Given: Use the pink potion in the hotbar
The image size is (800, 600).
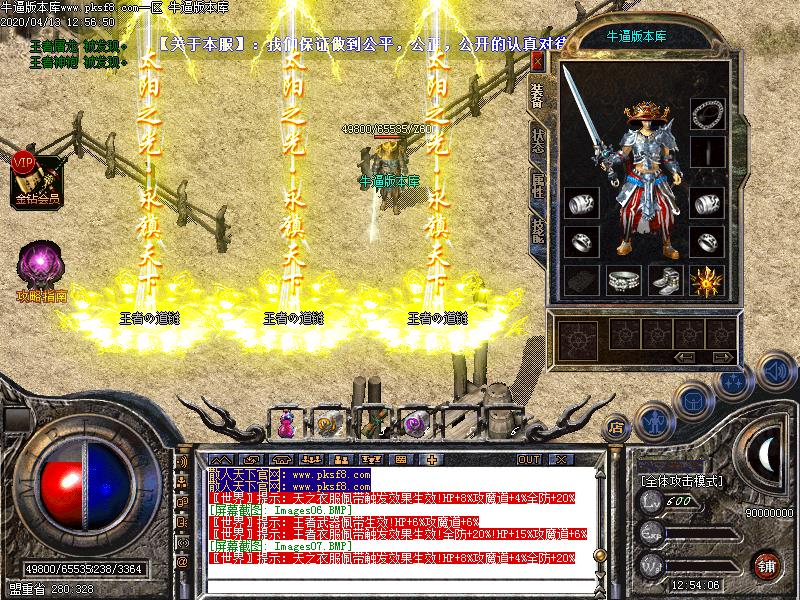Looking at the screenshot, I should coord(287,424).
